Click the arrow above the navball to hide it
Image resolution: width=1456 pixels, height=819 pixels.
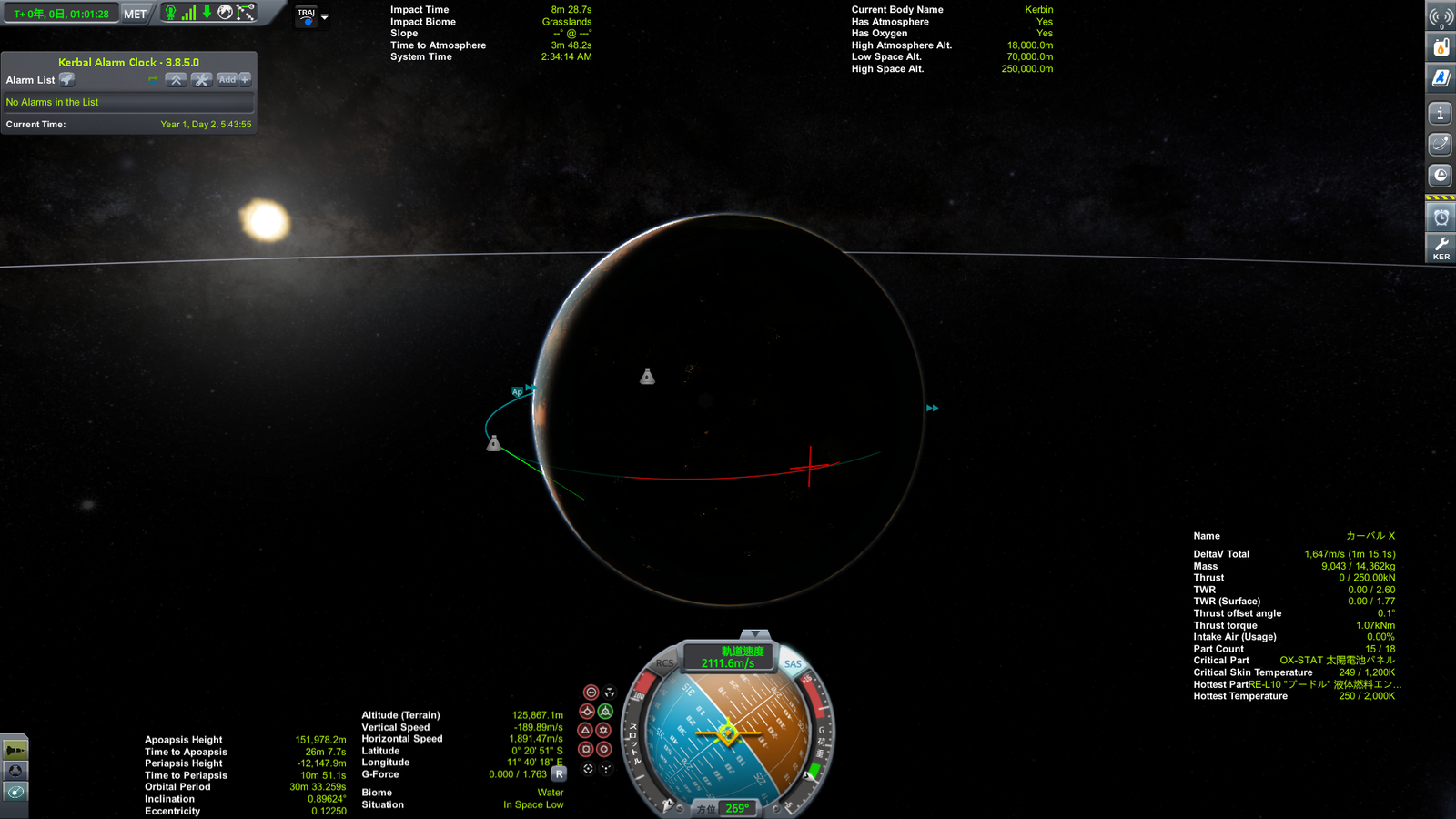pyautogui.click(x=754, y=633)
